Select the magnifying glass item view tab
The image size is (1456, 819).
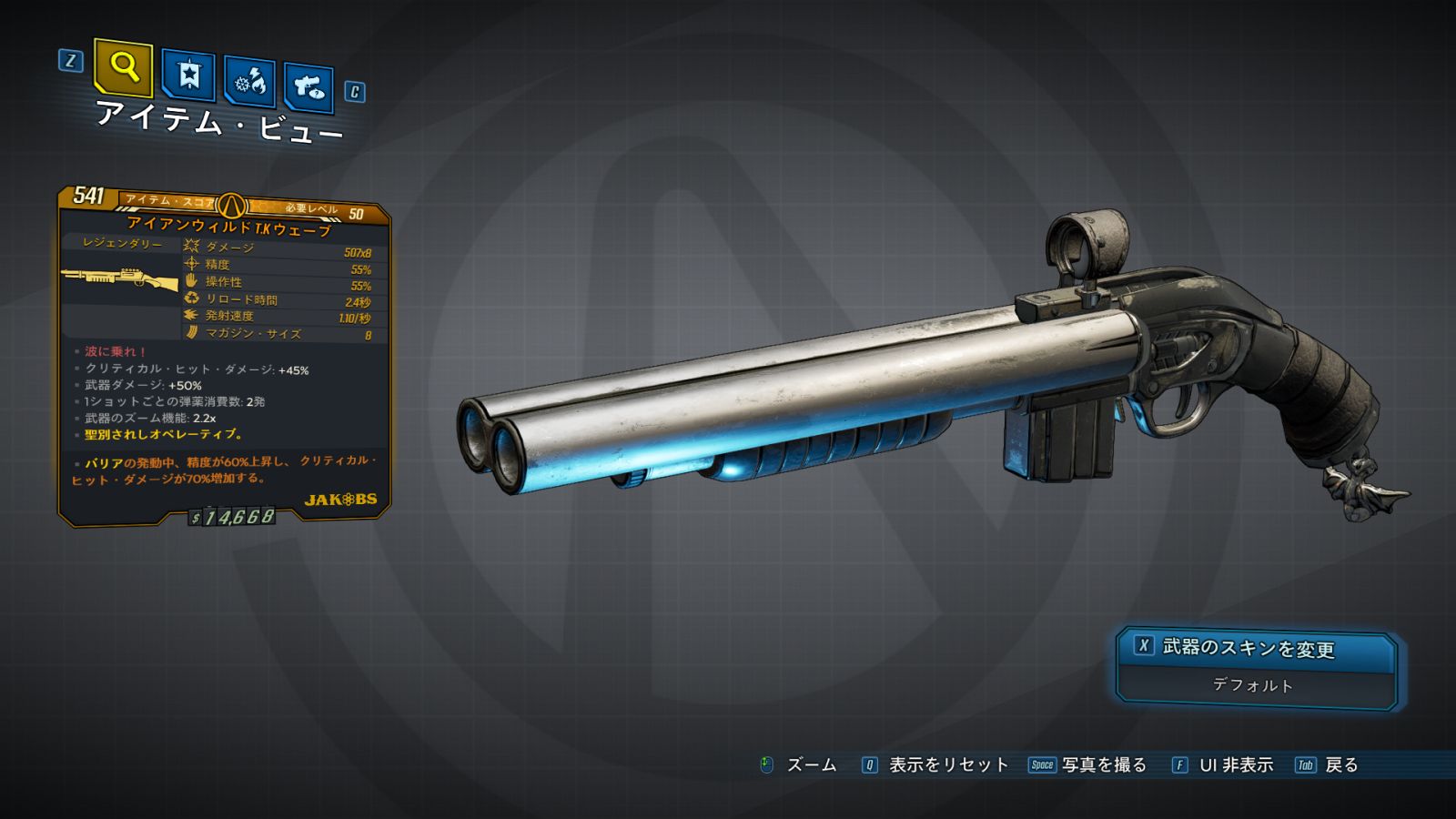tap(123, 66)
